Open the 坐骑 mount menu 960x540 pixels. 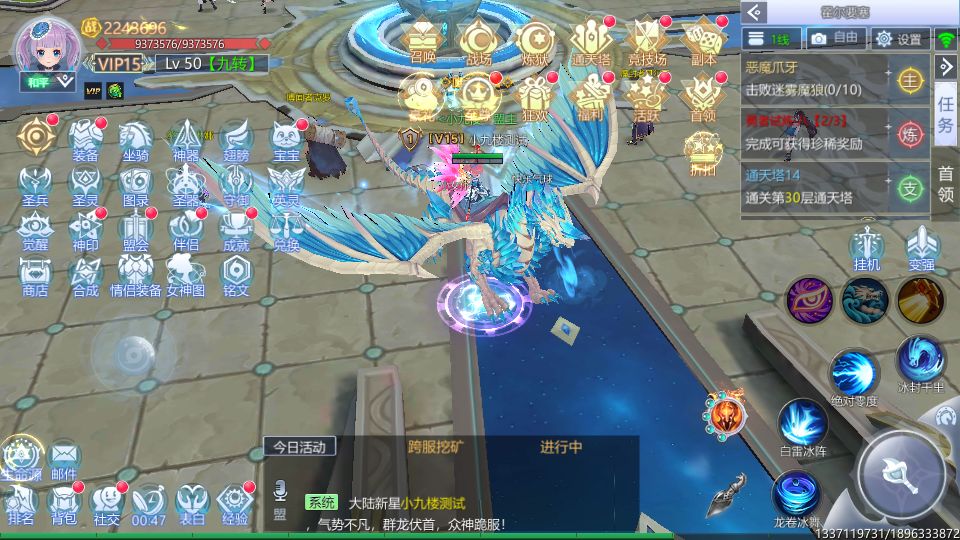tap(136, 138)
